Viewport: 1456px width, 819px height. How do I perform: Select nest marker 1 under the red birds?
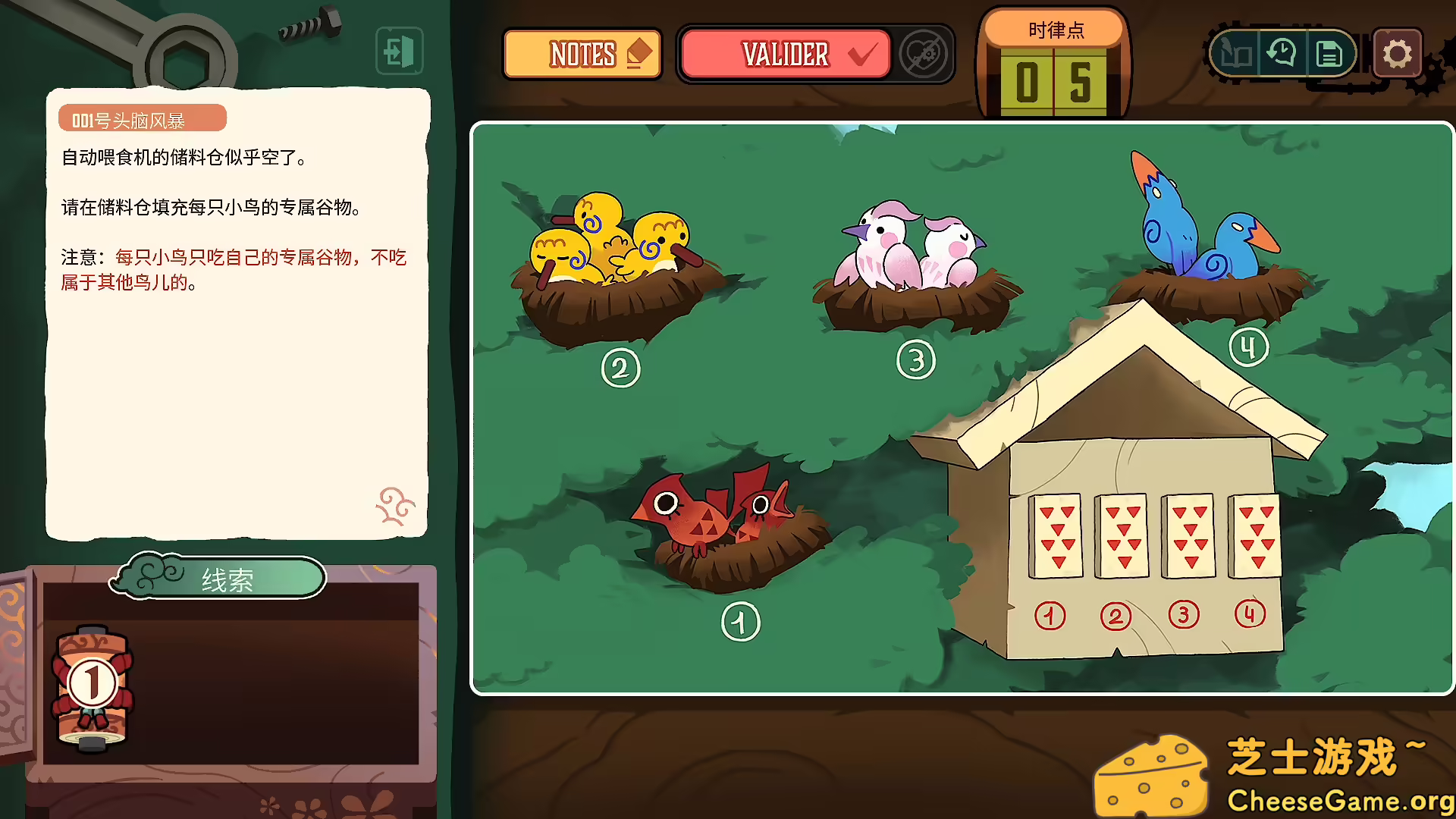[x=739, y=620]
